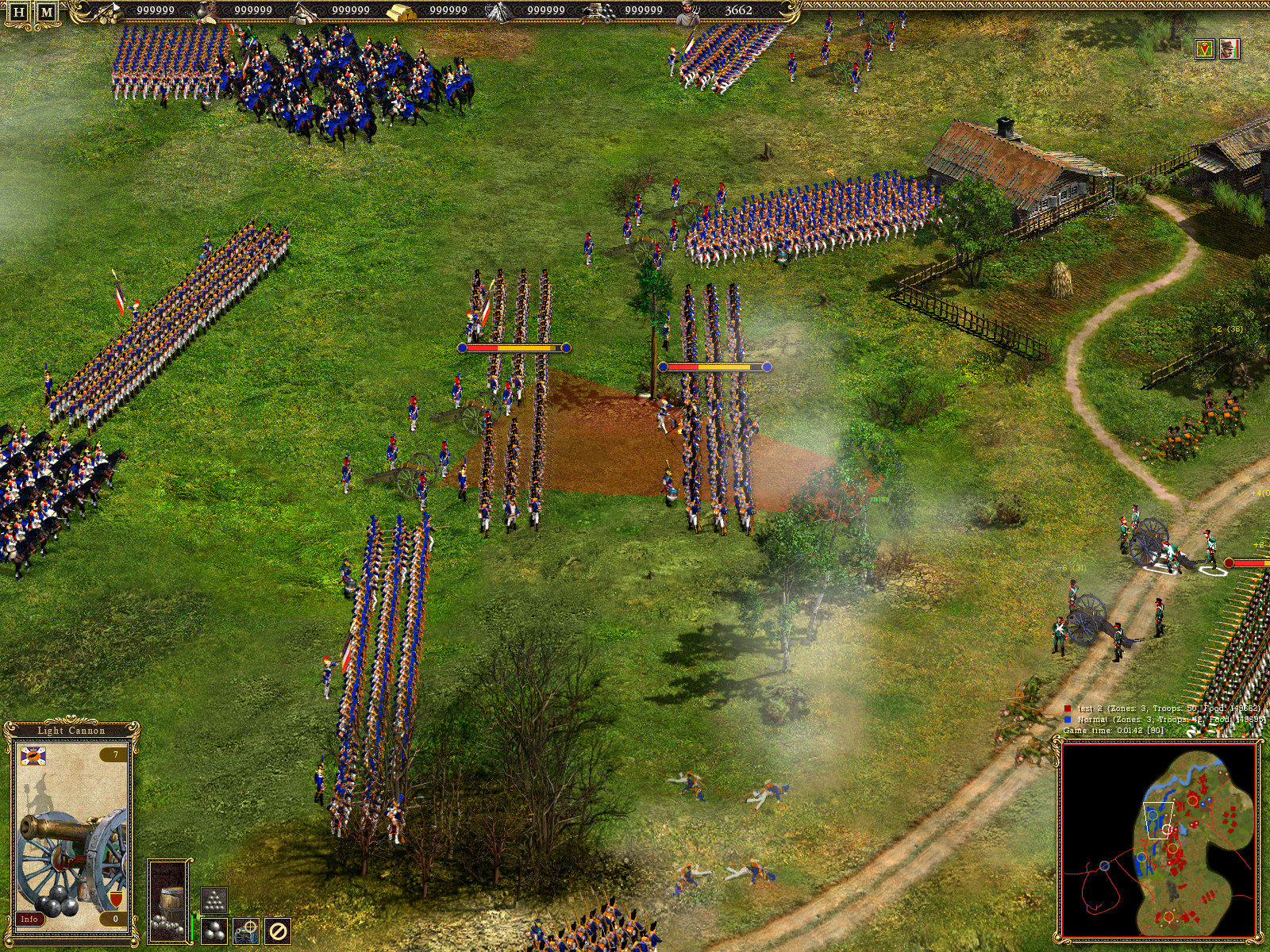Viewport: 1270px width, 952px height.
Task: Select the cannonball pyramid ammo icon
Action: [x=215, y=902]
